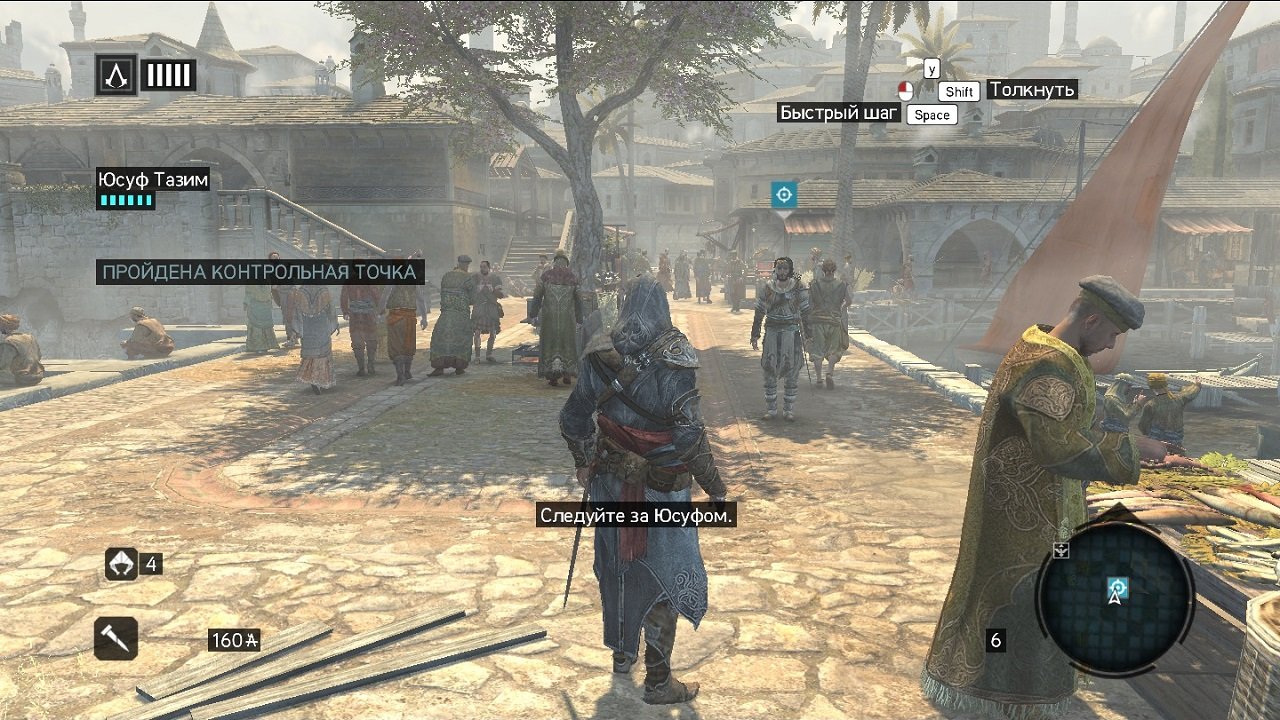The height and width of the screenshot is (720, 1280).
Task: Click the Следуйте за Юсуфом objective text
Action: [x=638, y=518]
